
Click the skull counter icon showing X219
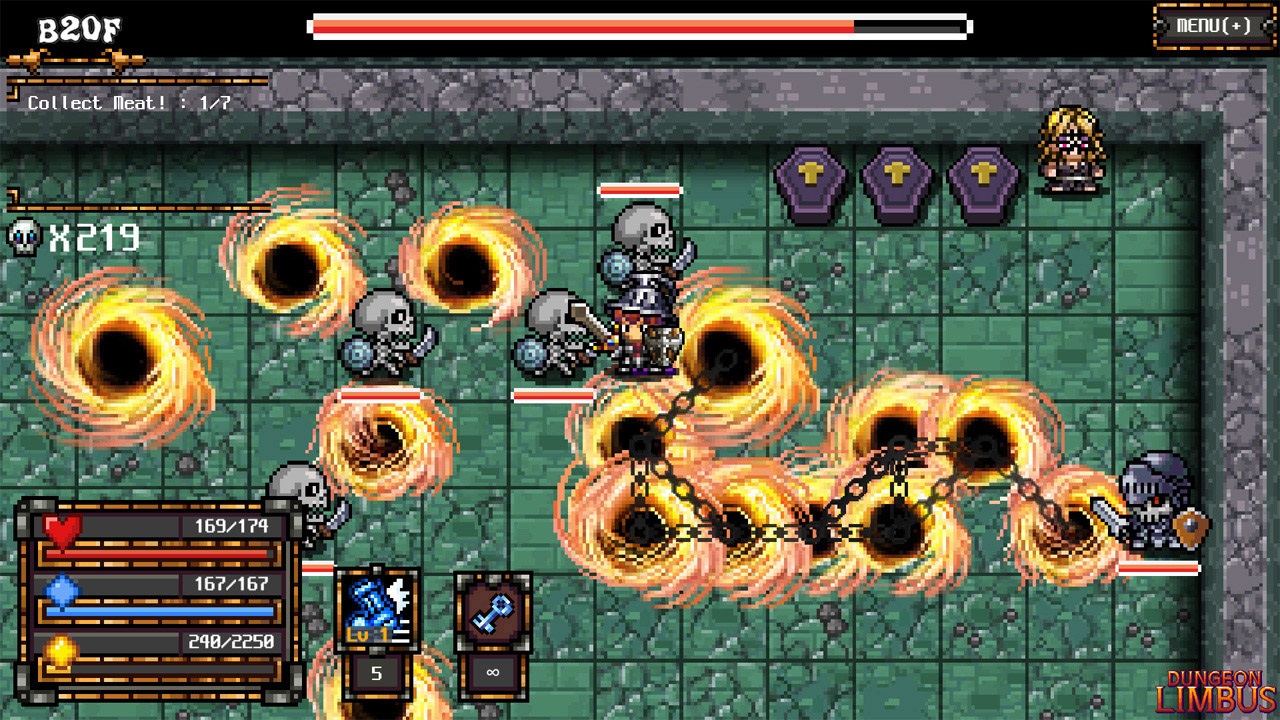coord(25,235)
